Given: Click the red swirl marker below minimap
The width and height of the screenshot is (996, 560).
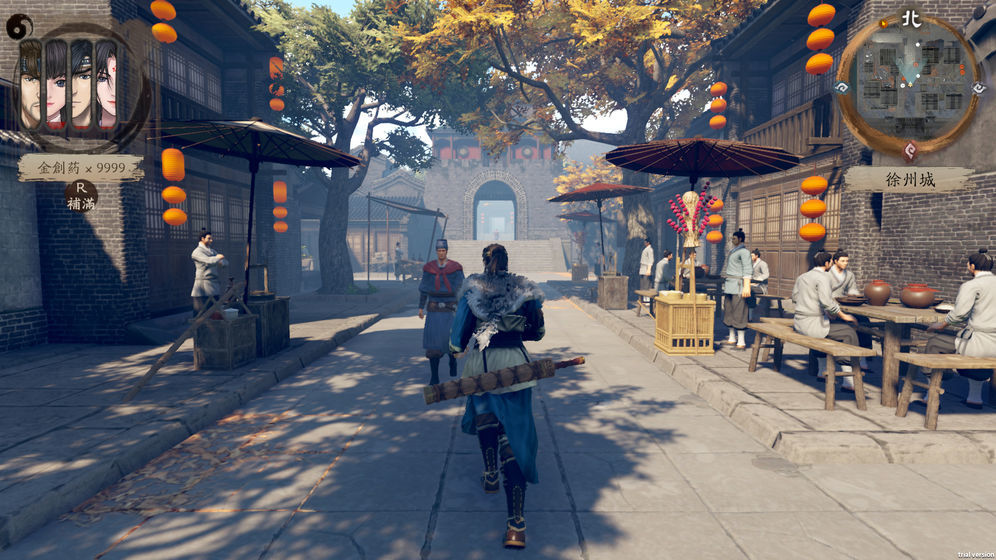Looking at the screenshot, I should pos(909,150).
